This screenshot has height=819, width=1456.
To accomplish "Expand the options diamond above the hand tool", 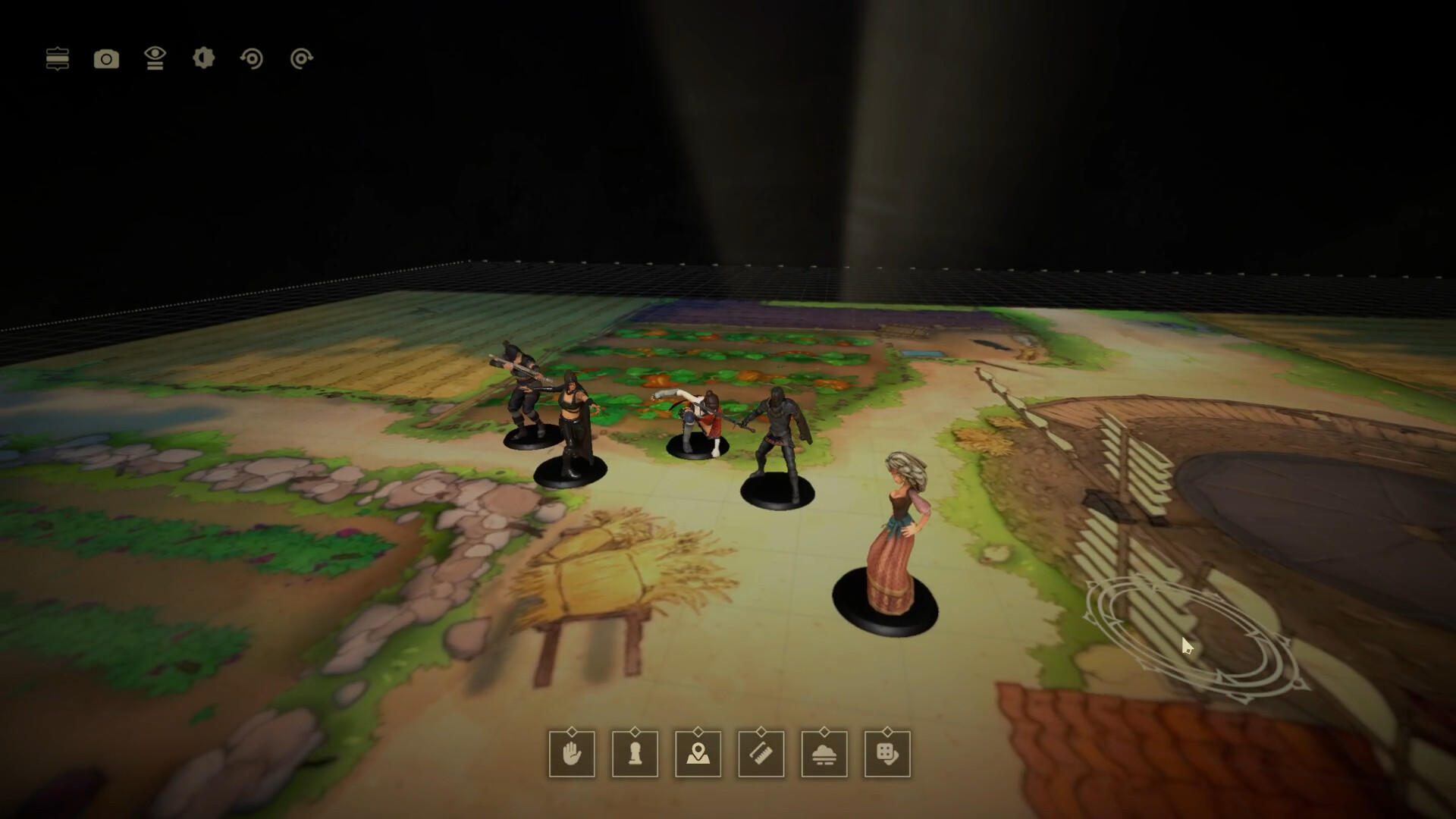I will 571,733.
